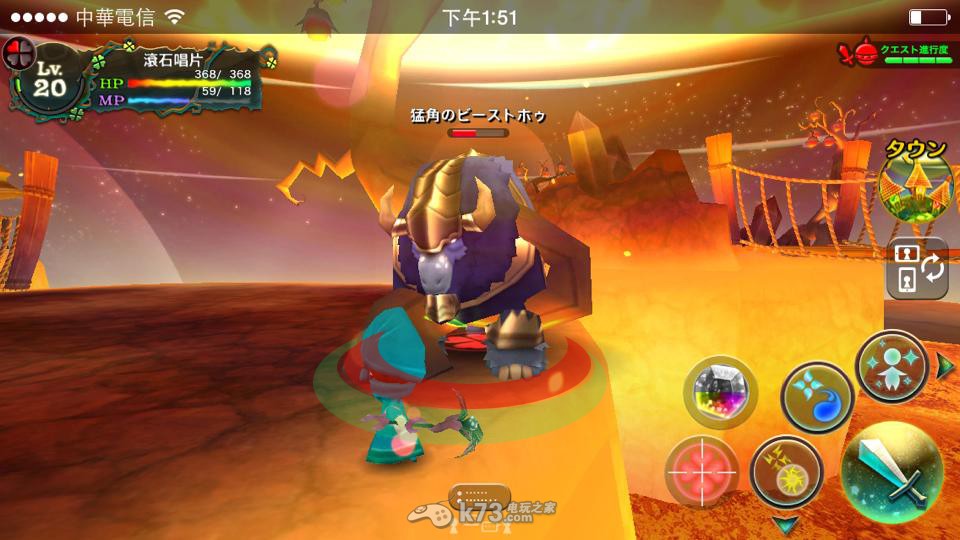Image resolution: width=960 pixels, height=540 pixels.
Task: Use the sparkling fairy figure skill
Action: point(892,365)
